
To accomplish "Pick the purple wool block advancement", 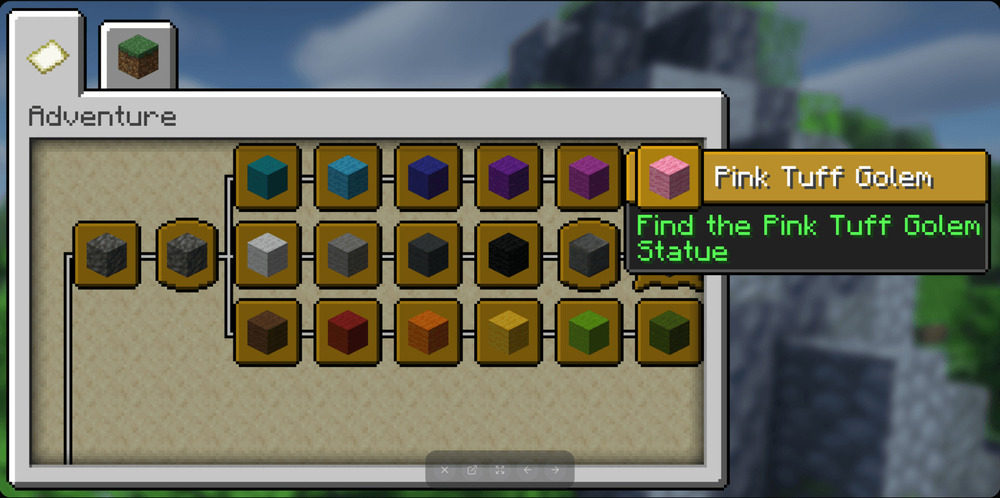I will tap(508, 178).
